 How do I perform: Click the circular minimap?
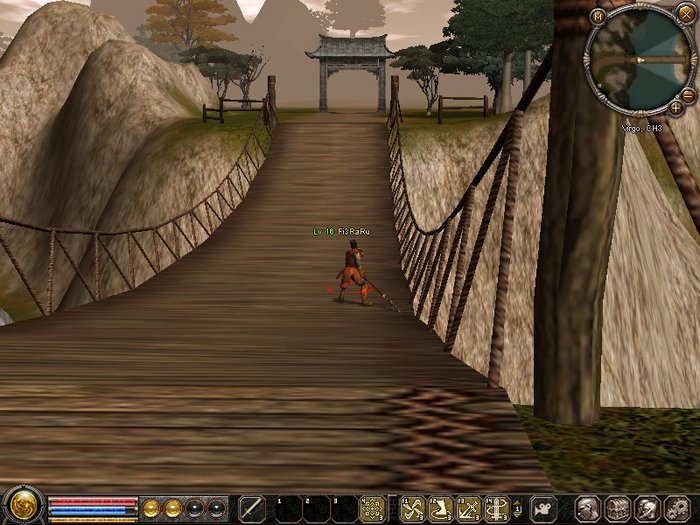coord(640,58)
